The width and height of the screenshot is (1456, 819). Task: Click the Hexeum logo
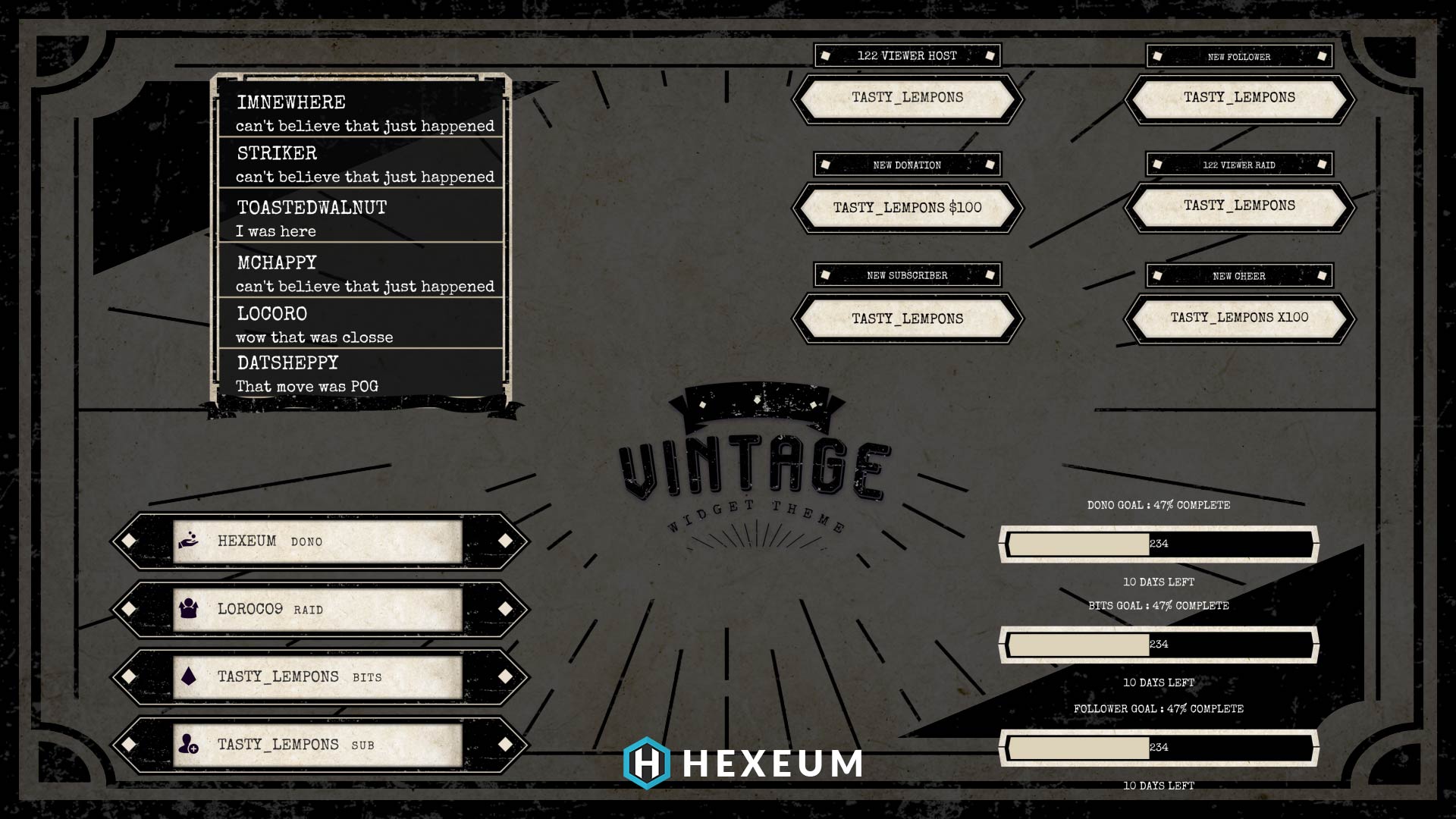click(743, 763)
